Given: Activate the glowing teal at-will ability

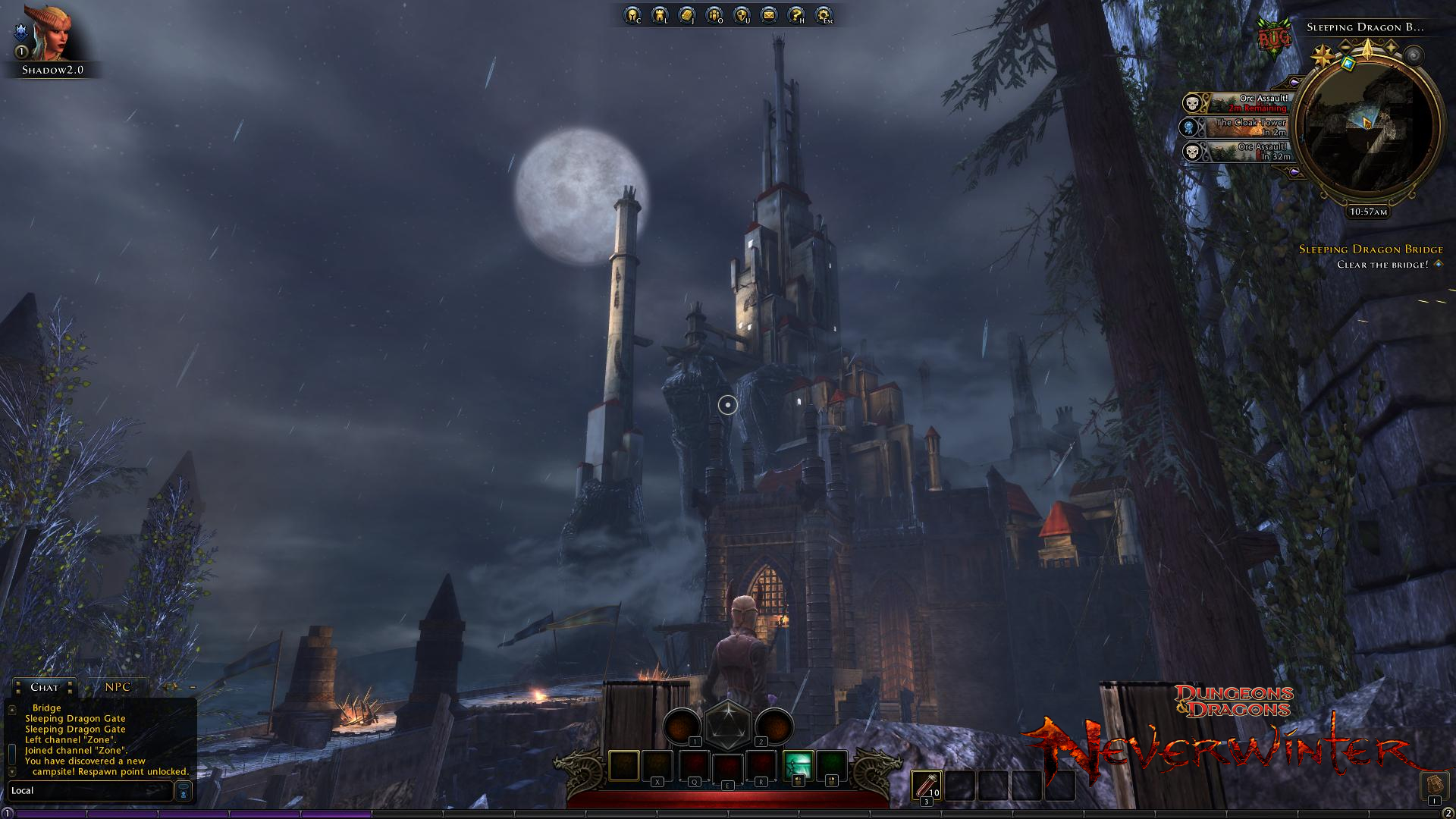Looking at the screenshot, I should point(798,765).
